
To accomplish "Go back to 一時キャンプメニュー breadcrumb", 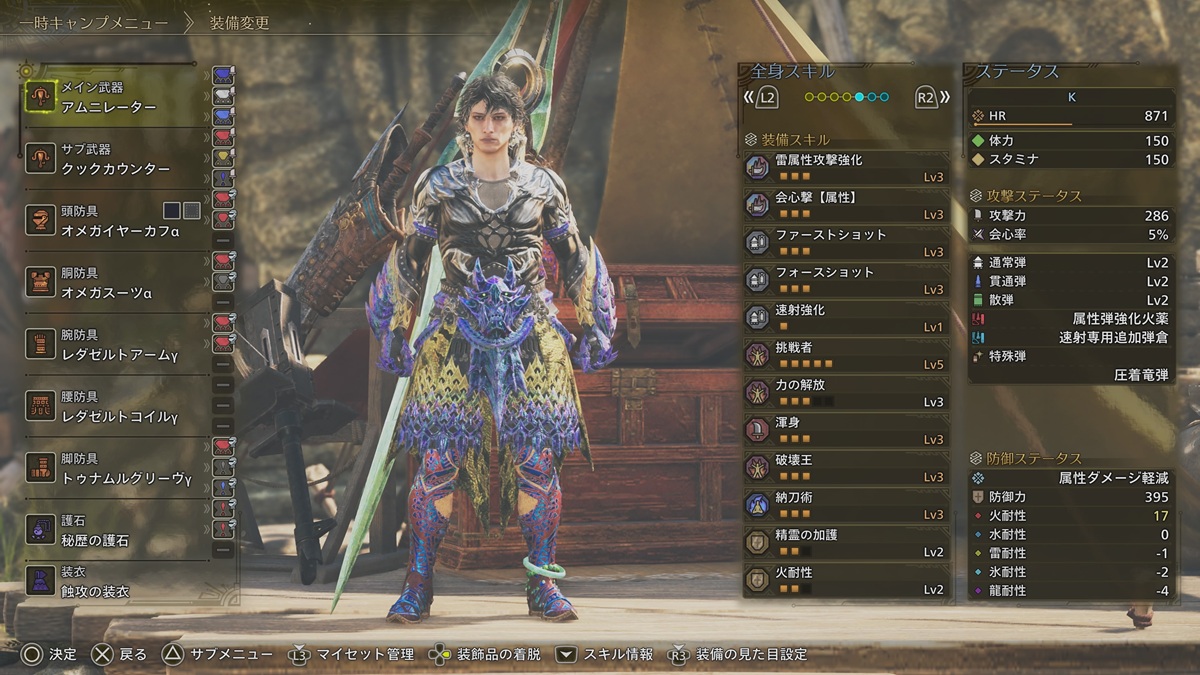I will coord(93,23).
